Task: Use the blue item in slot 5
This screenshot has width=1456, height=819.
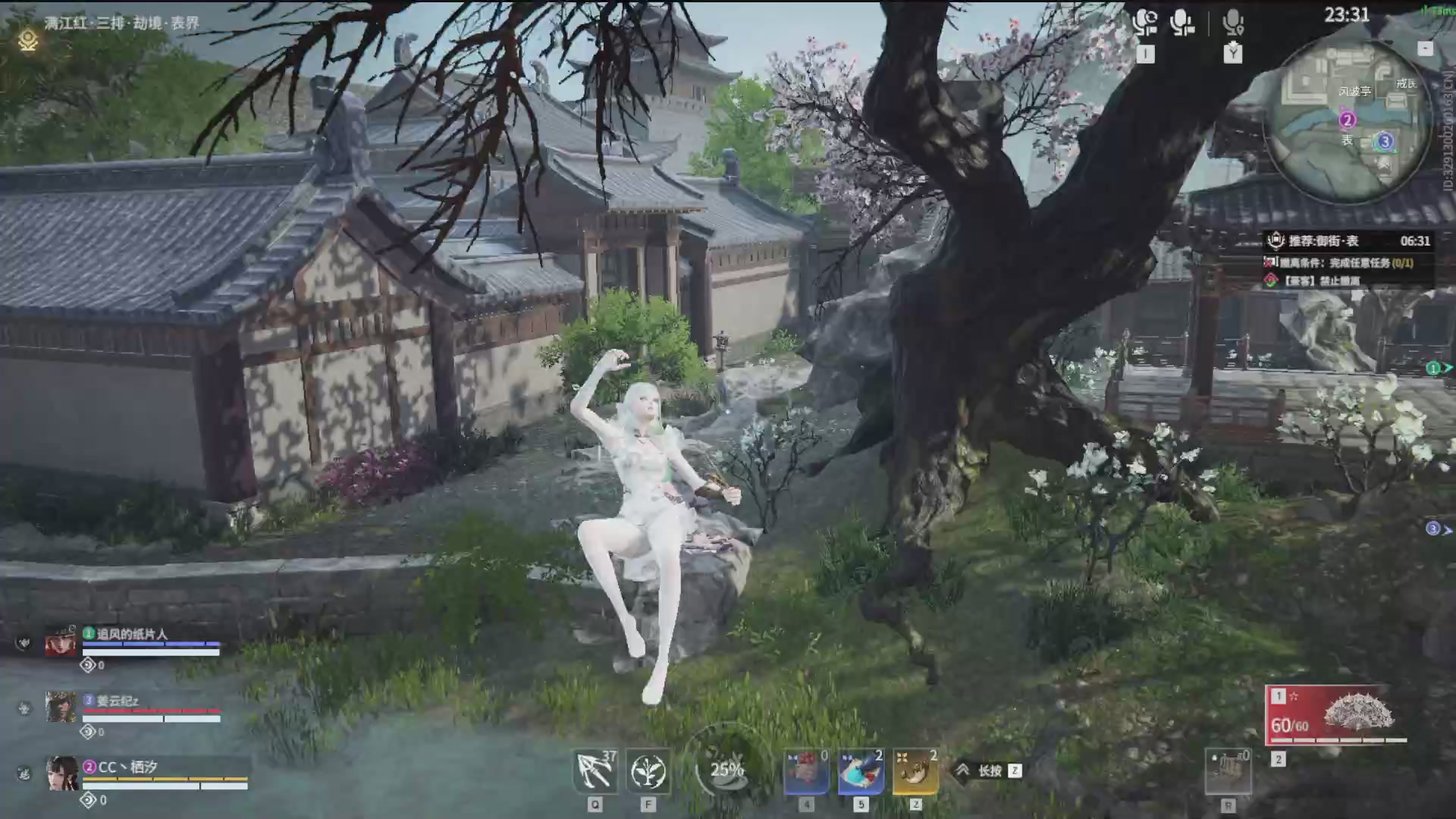Action: (x=859, y=768)
